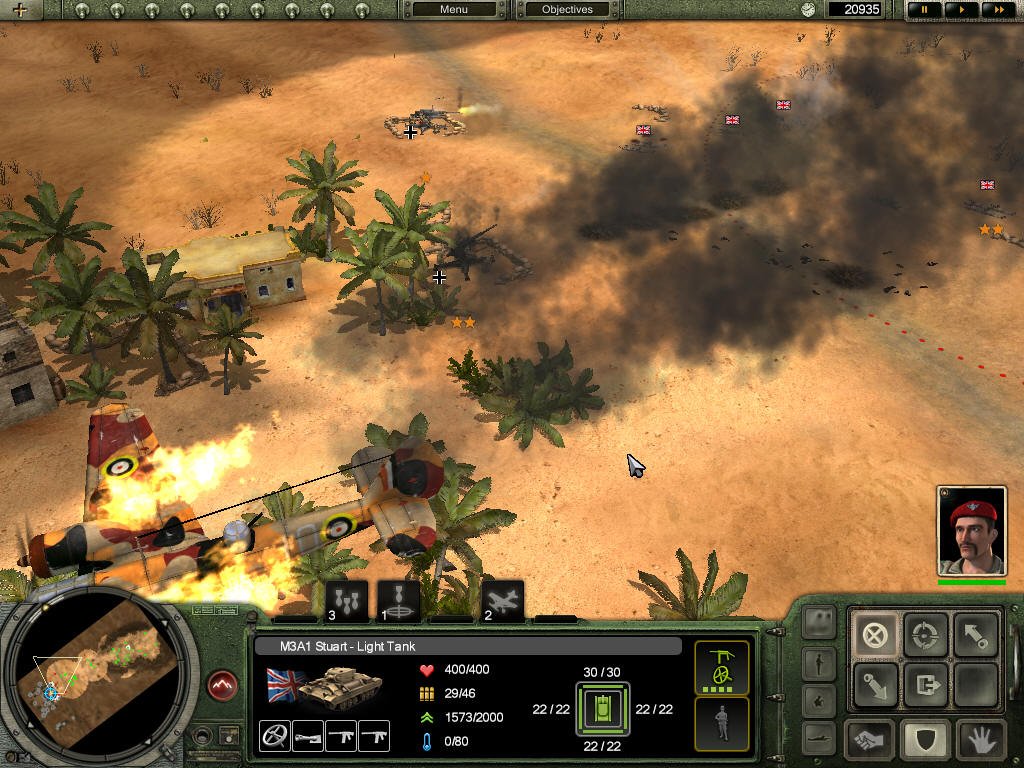The width and height of the screenshot is (1024, 768).
Task: Pause the game speed
Action: [x=925, y=10]
